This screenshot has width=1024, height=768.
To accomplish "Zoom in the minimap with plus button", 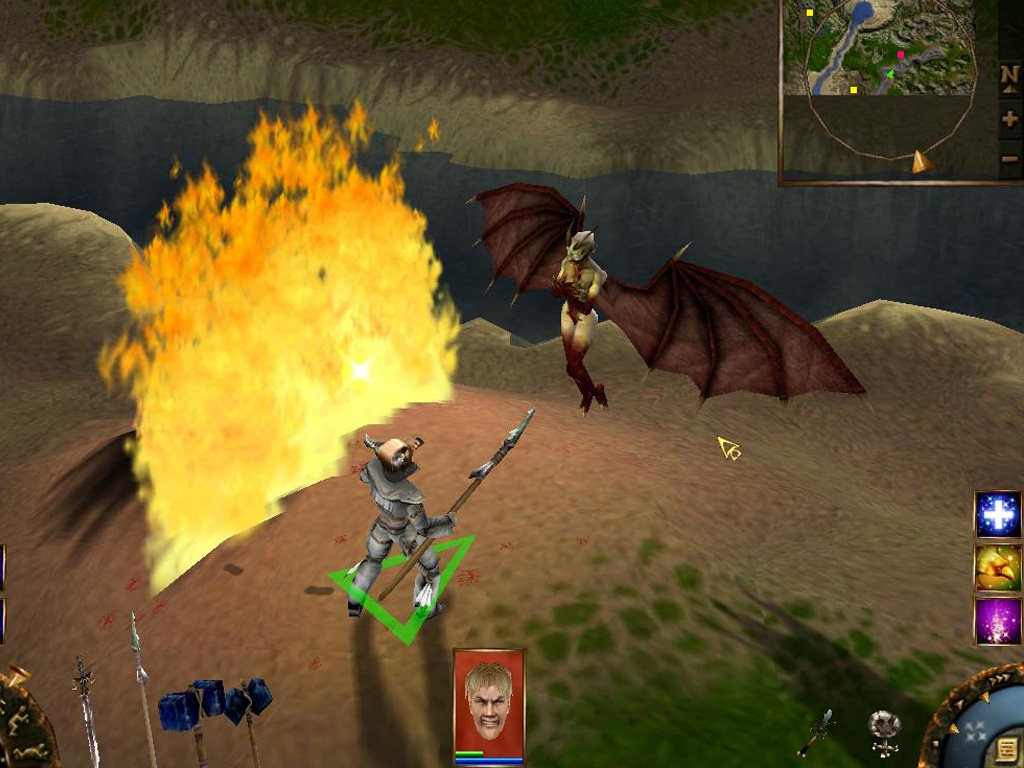I will tap(1009, 120).
